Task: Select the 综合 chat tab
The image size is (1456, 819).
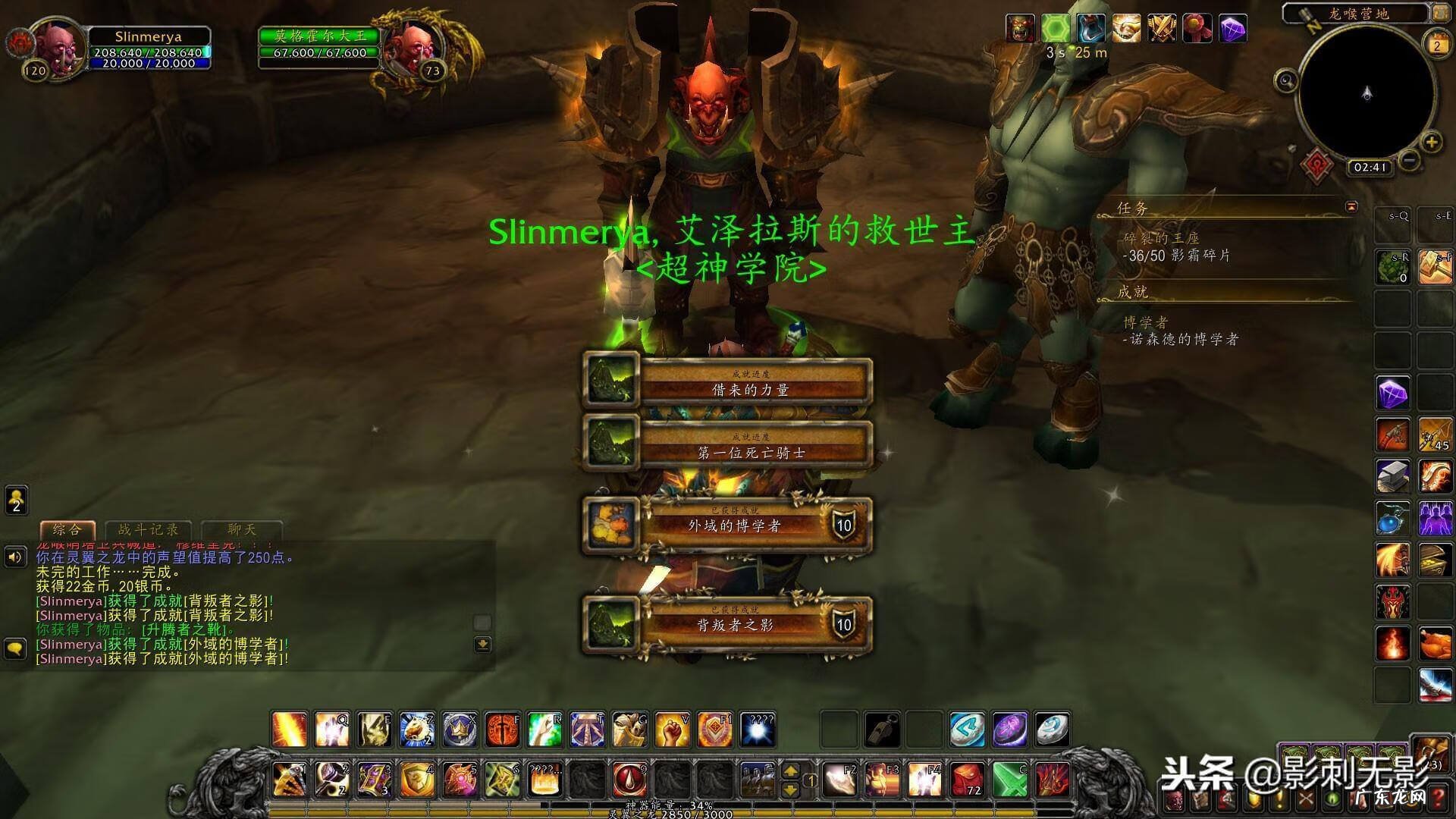Action: (x=67, y=529)
